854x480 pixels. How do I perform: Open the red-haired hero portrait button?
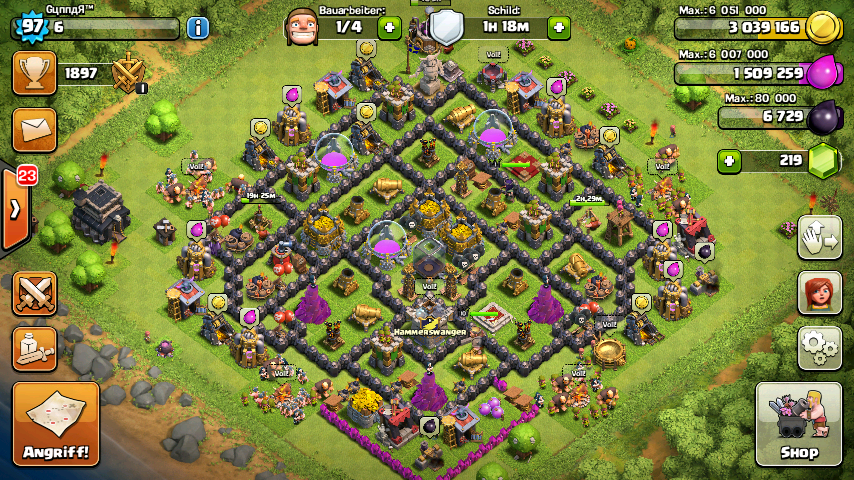click(819, 292)
